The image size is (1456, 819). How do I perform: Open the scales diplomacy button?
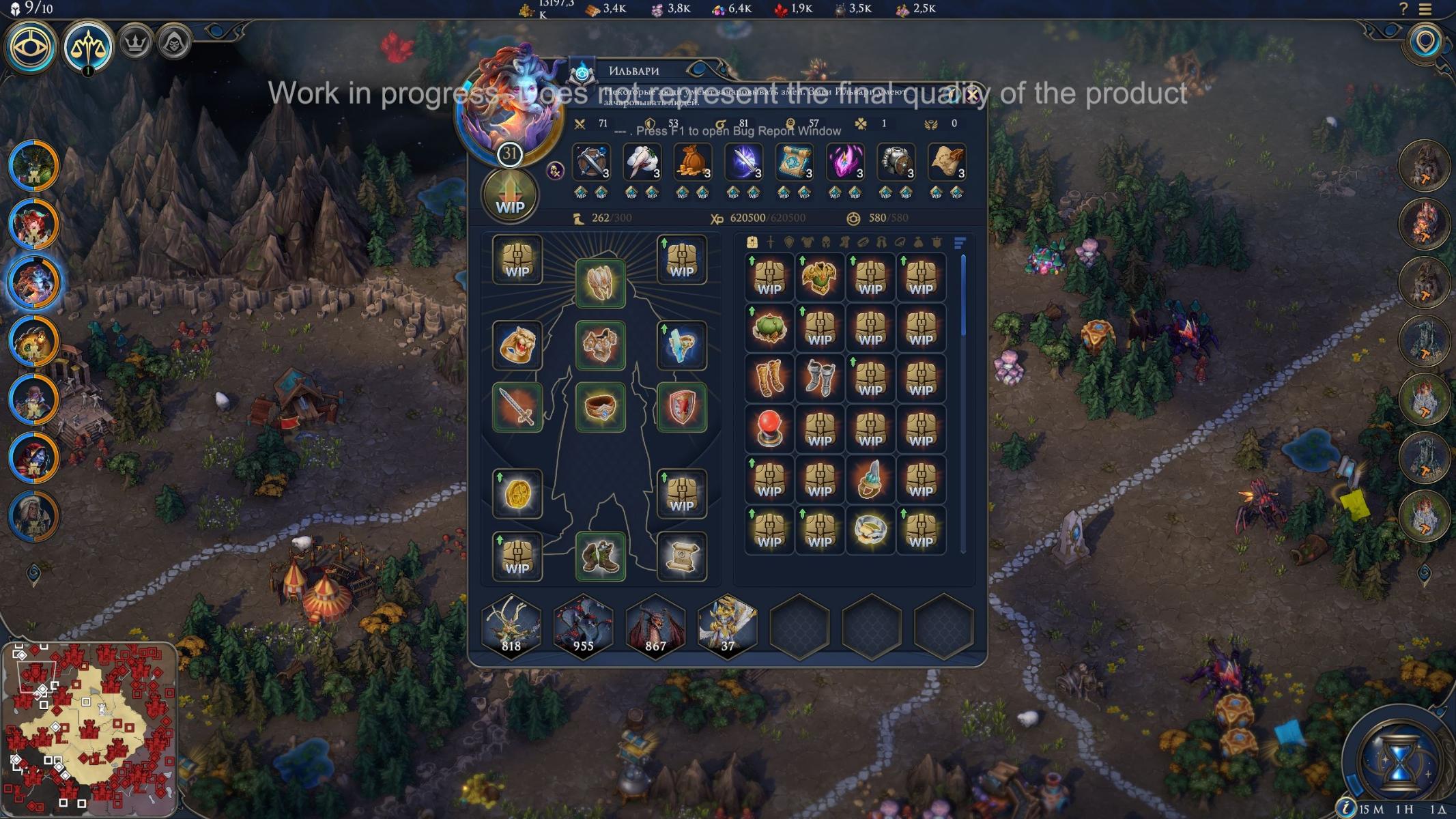pyautogui.click(x=87, y=46)
